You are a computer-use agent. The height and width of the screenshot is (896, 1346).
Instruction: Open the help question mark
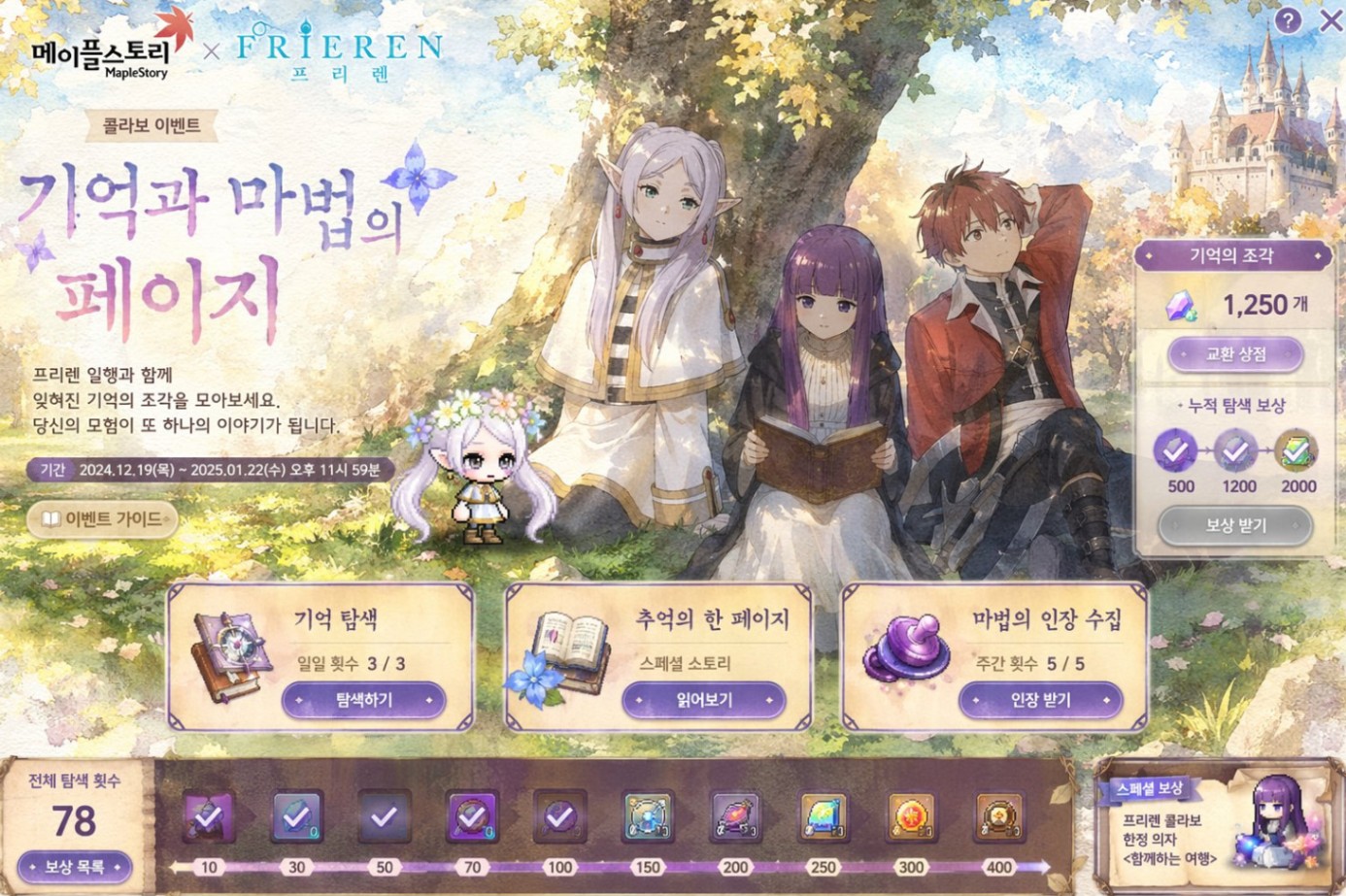1288,20
